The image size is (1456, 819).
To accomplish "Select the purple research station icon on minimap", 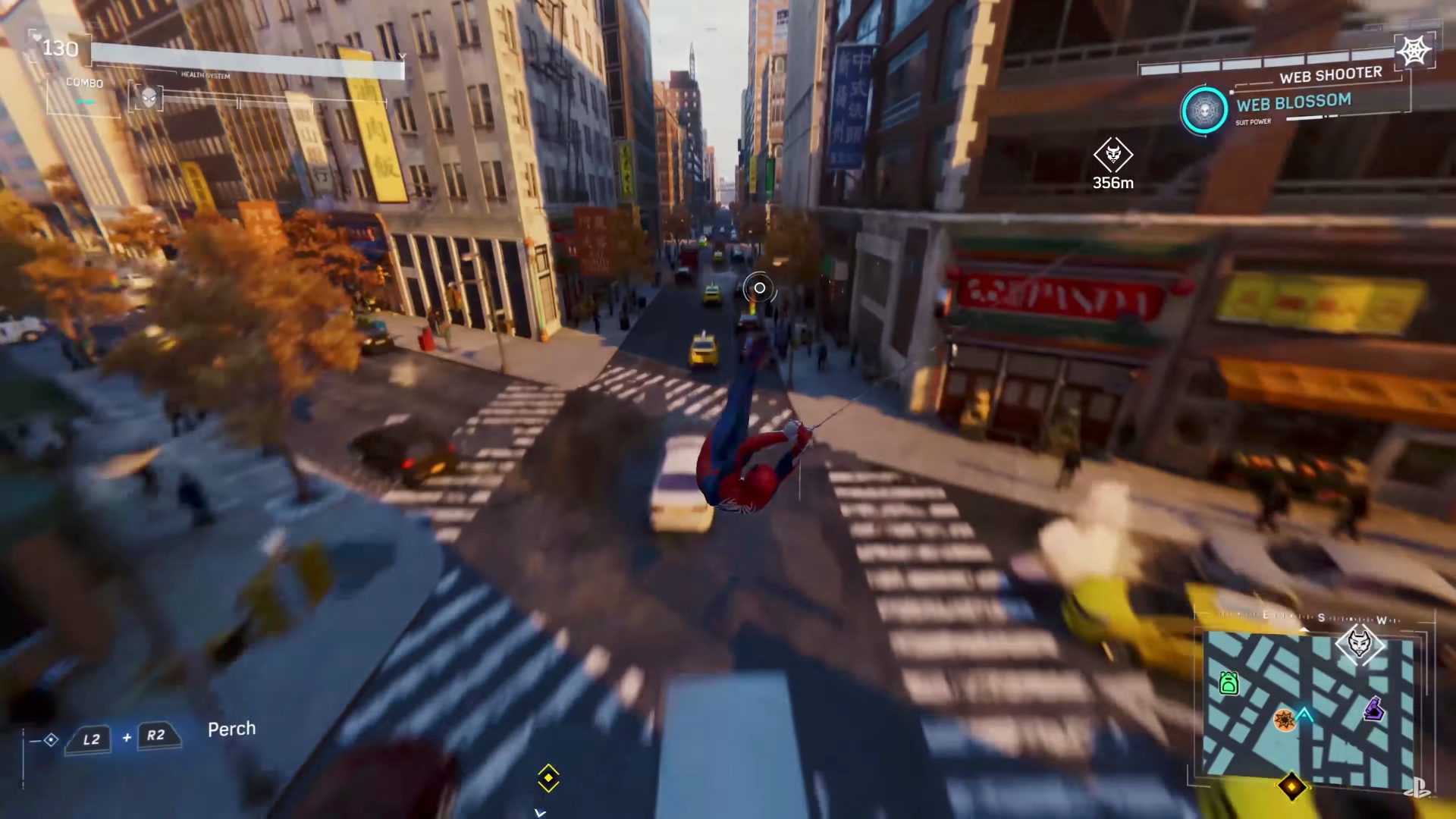I will tap(1374, 708).
